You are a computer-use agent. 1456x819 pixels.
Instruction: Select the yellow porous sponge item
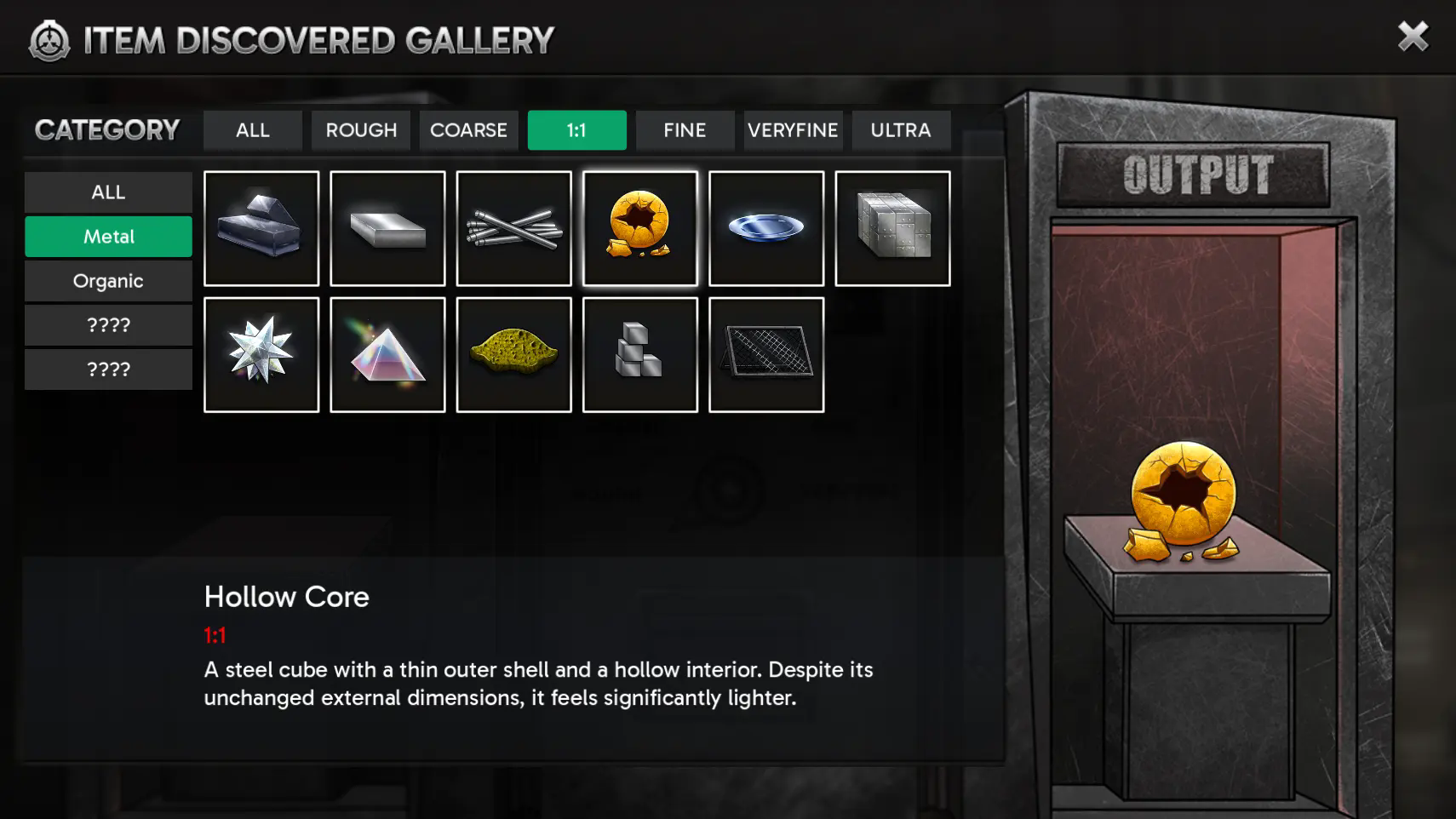coord(513,354)
